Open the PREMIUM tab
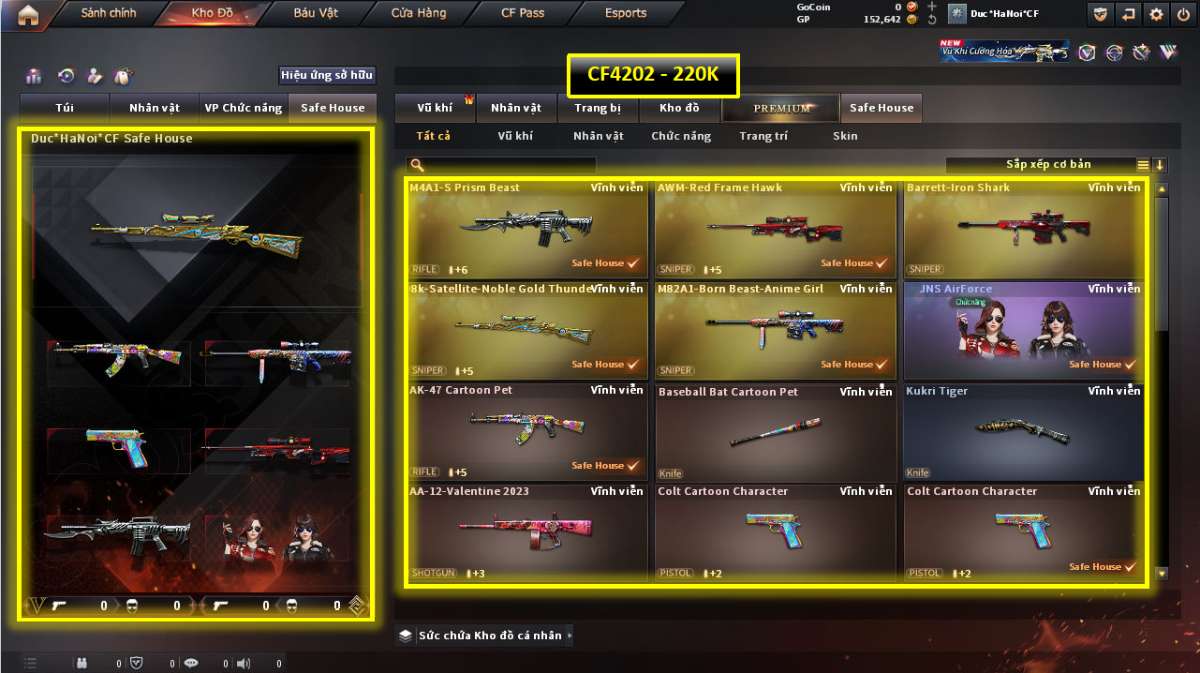 click(x=782, y=108)
